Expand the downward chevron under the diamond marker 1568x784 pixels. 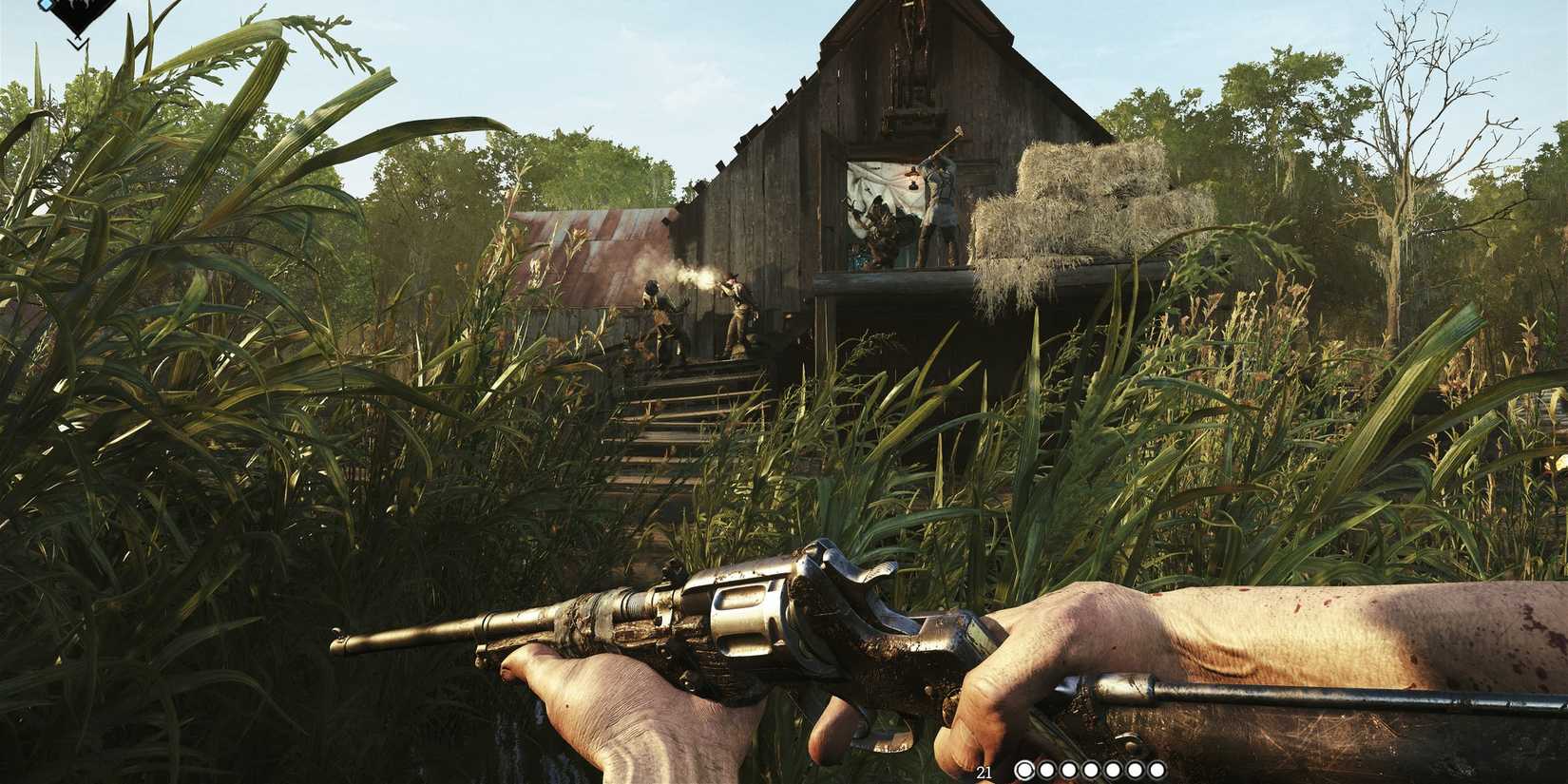(x=78, y=44)
